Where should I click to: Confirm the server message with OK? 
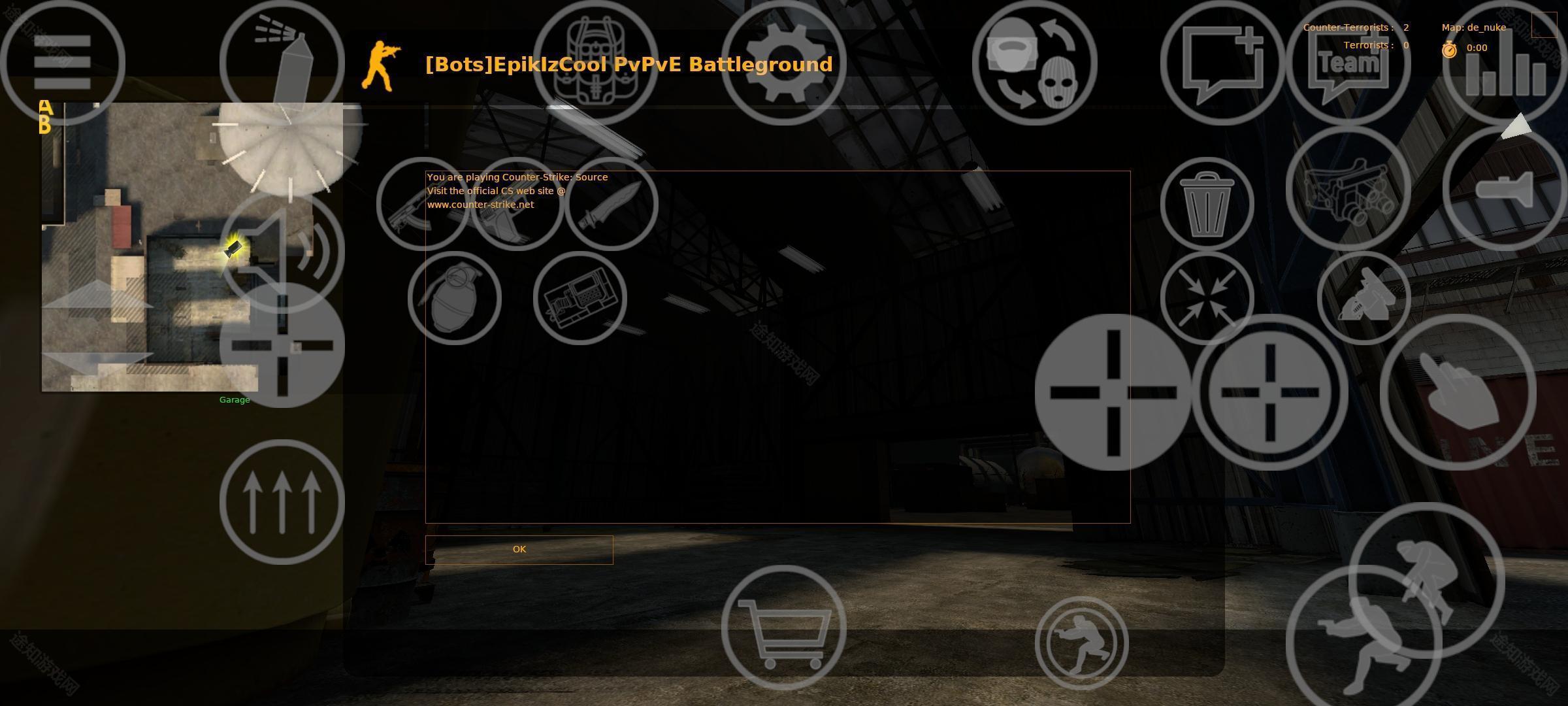[519, 550]
